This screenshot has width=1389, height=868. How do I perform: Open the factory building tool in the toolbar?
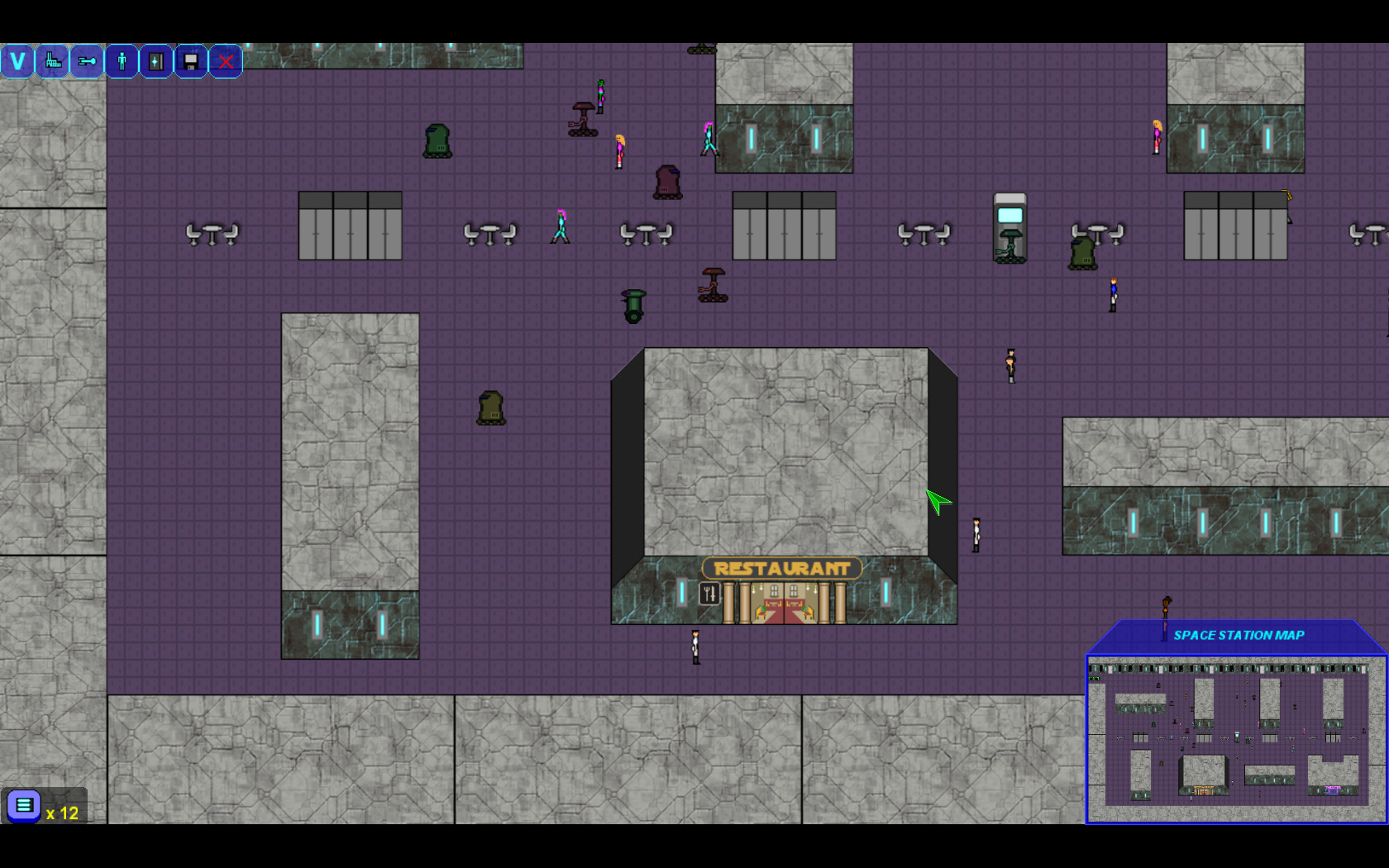pos(51,60)
